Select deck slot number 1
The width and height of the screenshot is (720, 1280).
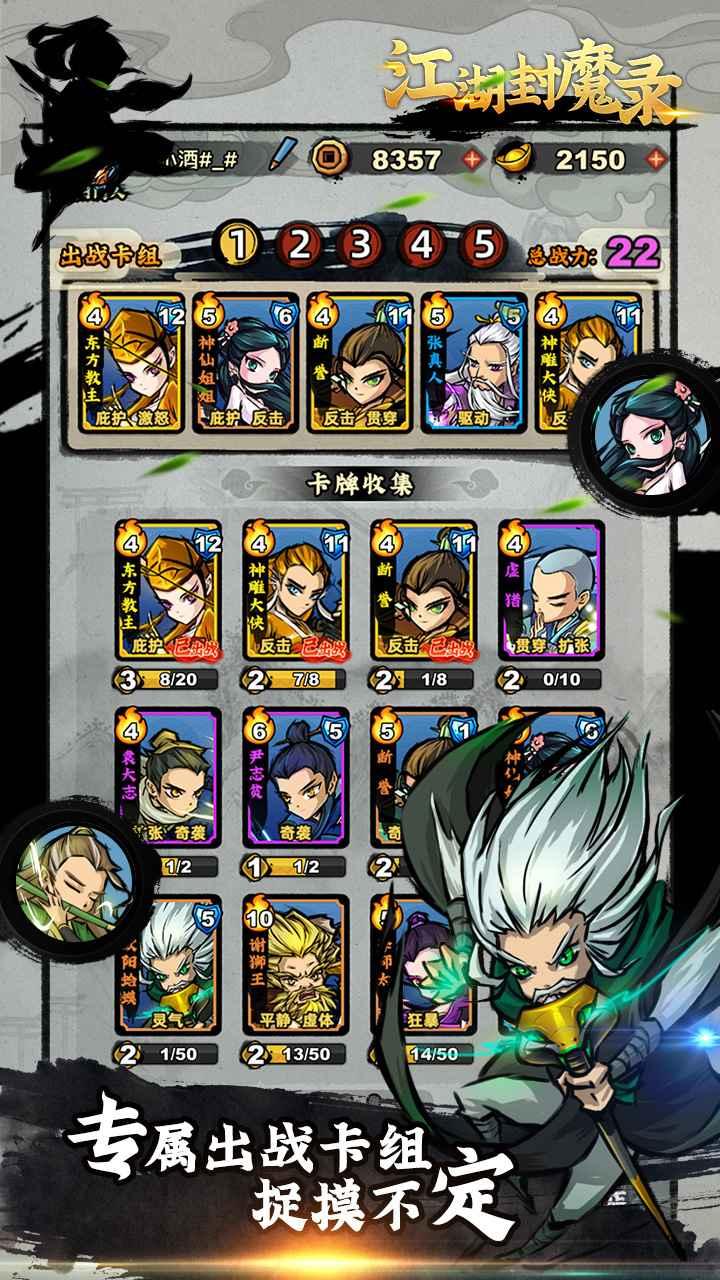click(237, 243)
